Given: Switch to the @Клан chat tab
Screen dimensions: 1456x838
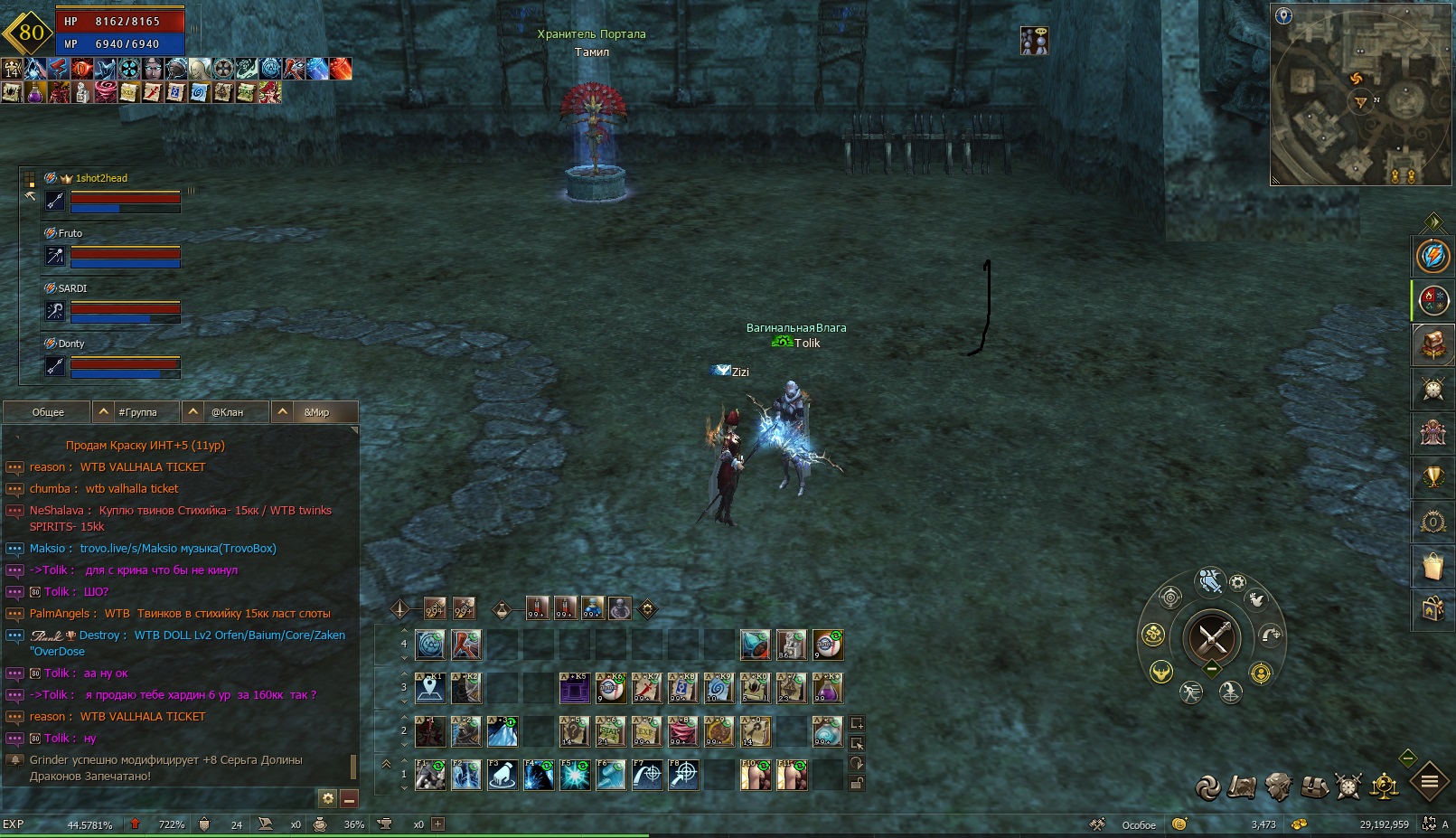Looking at the screenshot, I should [x=227, y=412].
